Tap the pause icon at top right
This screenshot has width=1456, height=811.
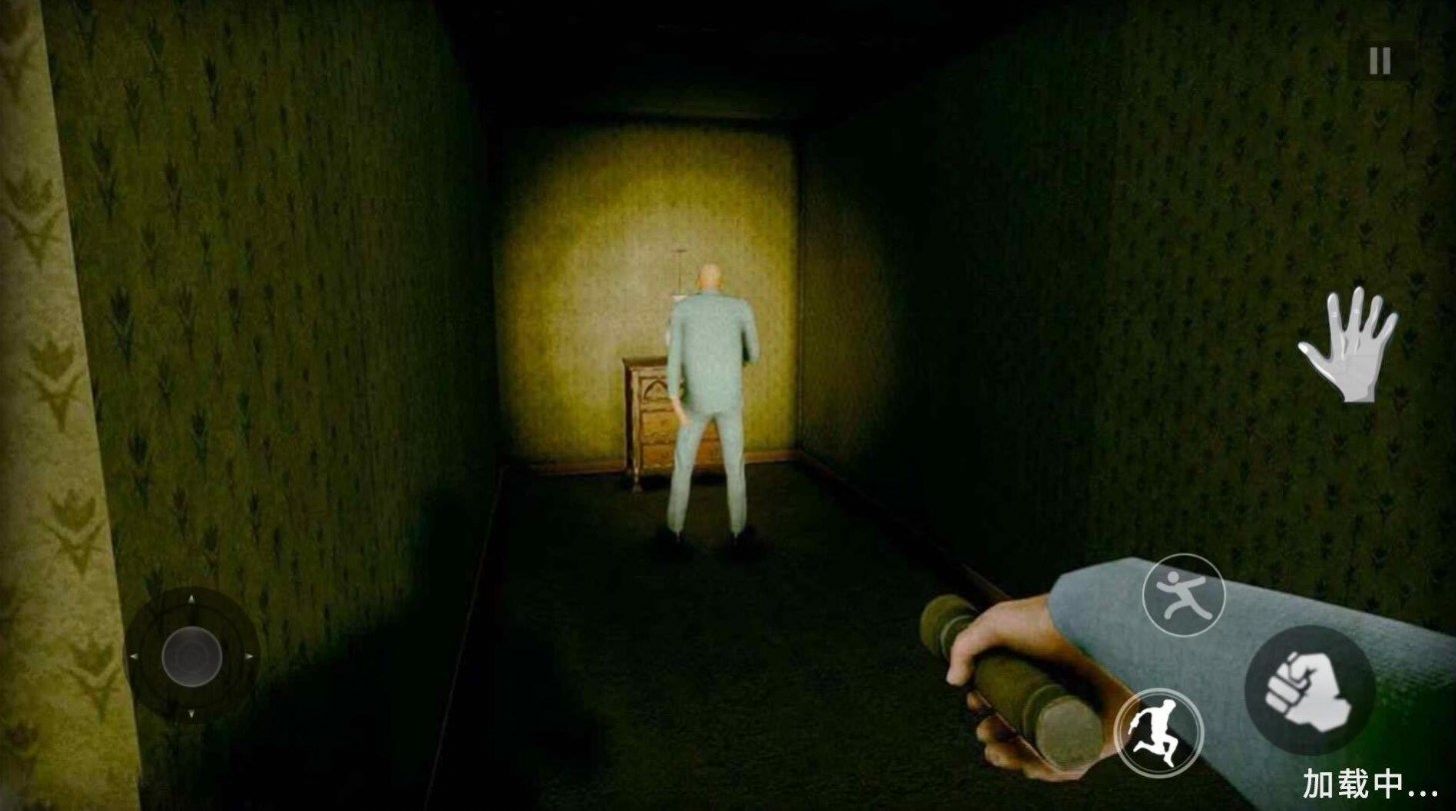point(1381,57)
